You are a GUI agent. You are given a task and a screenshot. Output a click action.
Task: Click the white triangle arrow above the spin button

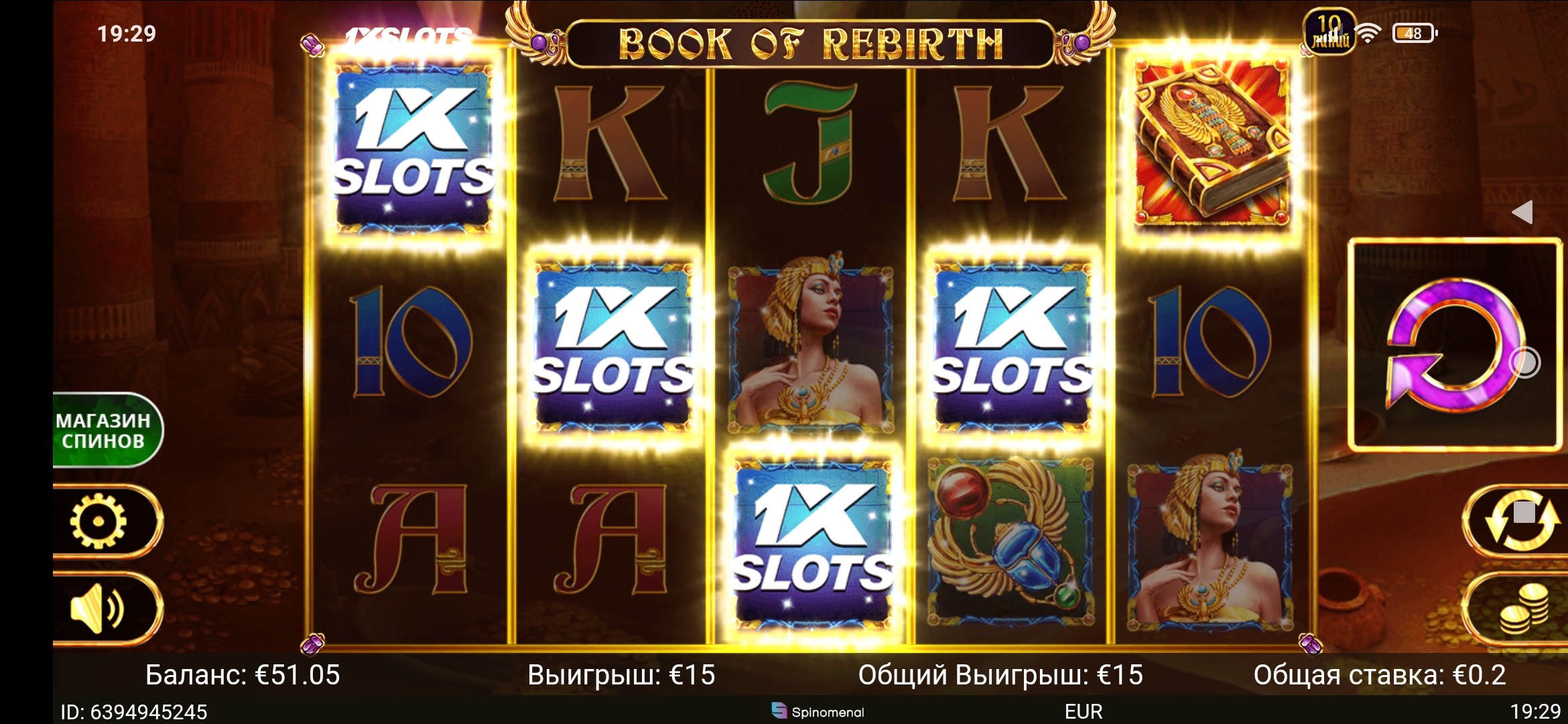[1522, 213]
